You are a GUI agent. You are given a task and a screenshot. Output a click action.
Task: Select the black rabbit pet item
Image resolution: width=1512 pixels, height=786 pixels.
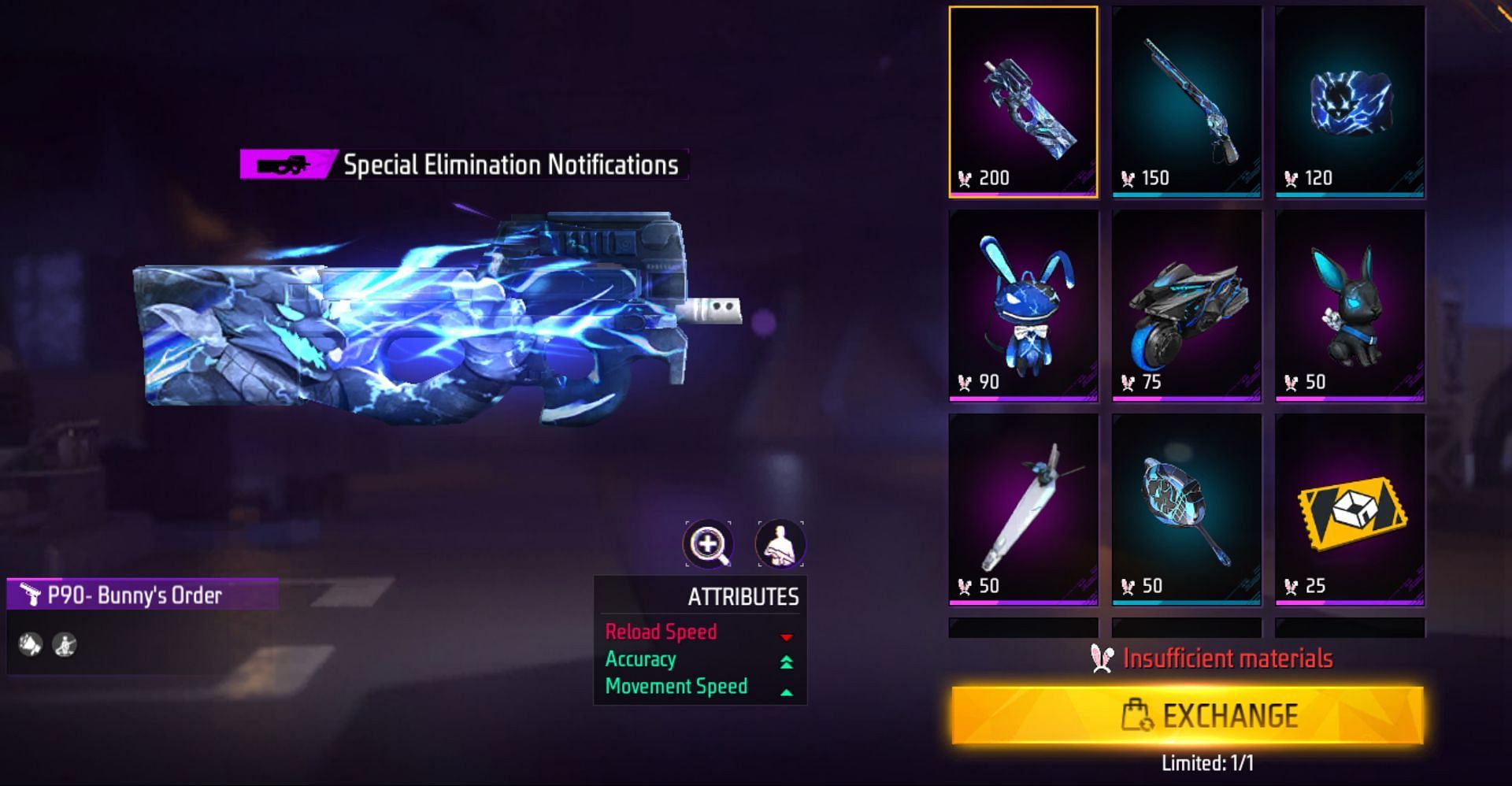coord(1350,306)
